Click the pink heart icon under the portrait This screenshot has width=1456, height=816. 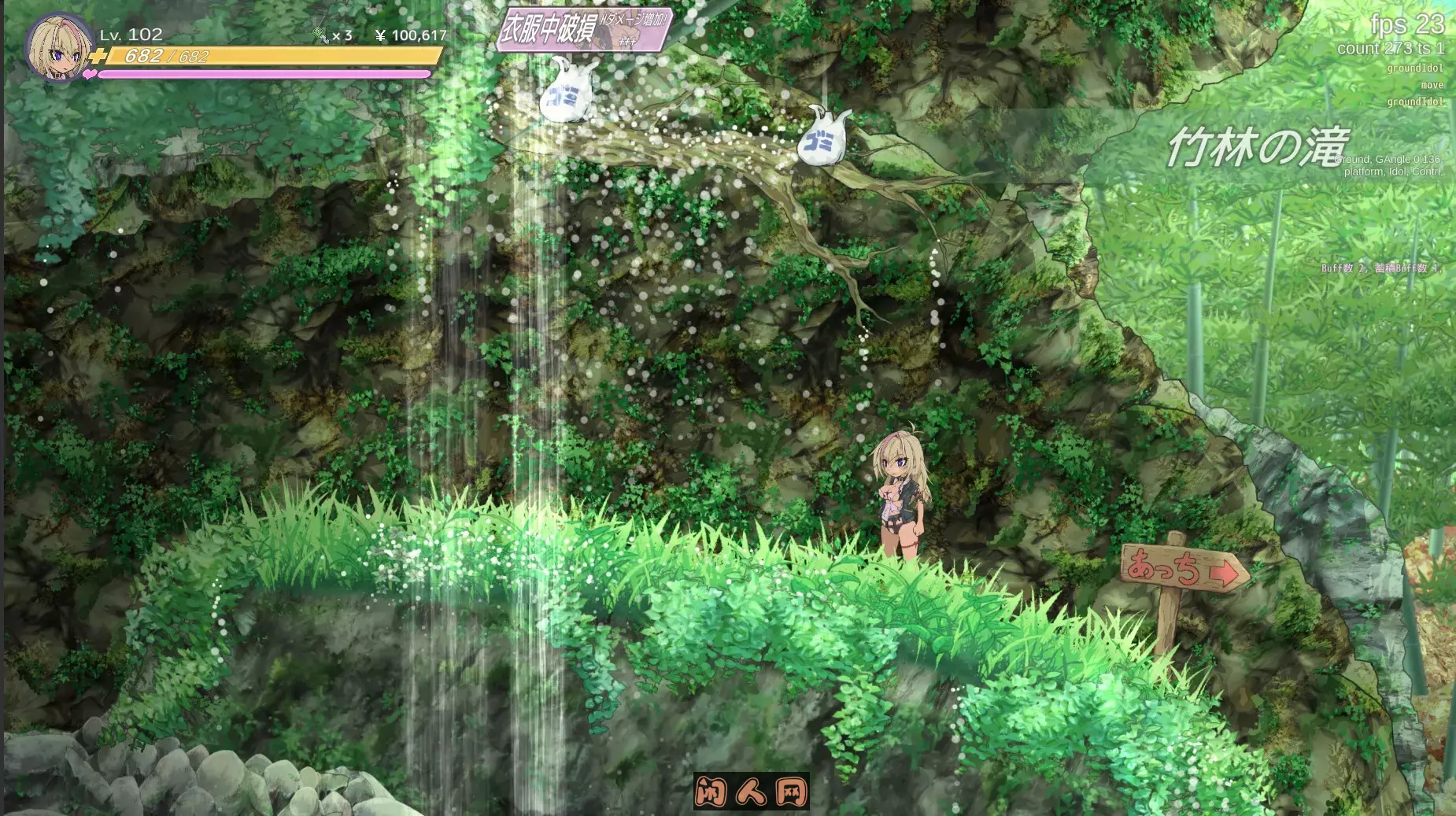(x=90, y=72)
